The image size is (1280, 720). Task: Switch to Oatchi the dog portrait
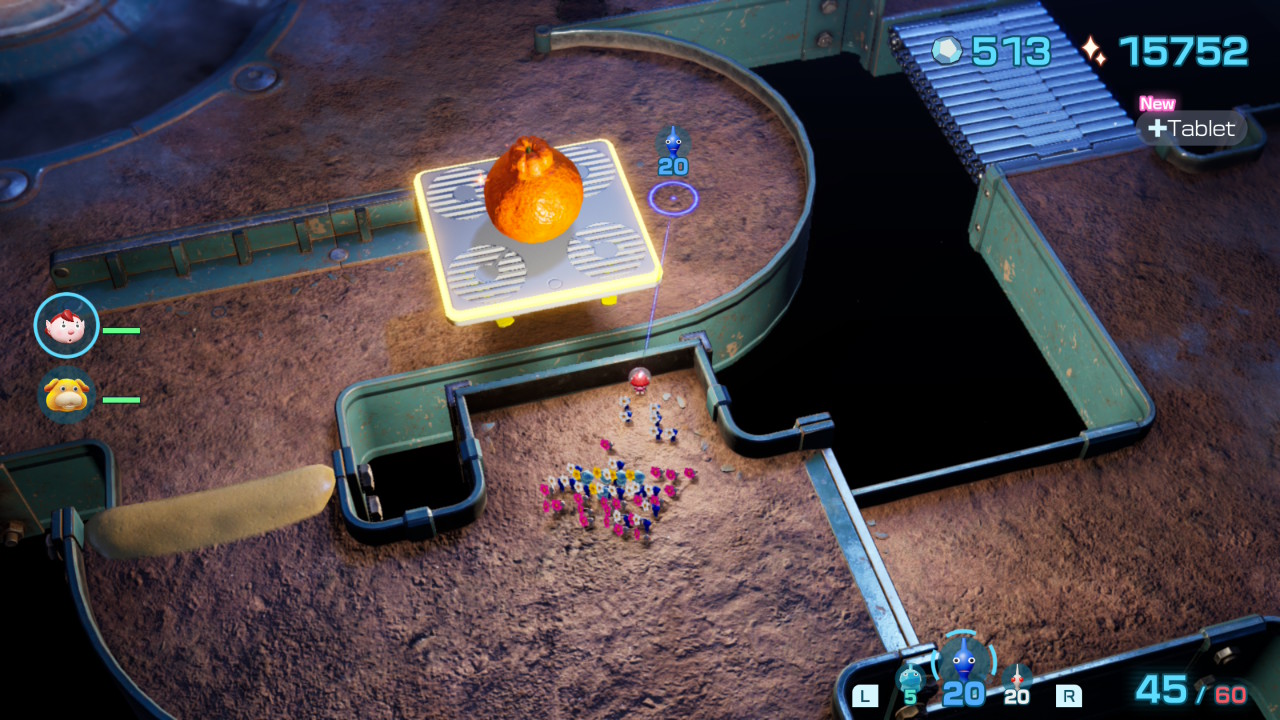point(66,396)
